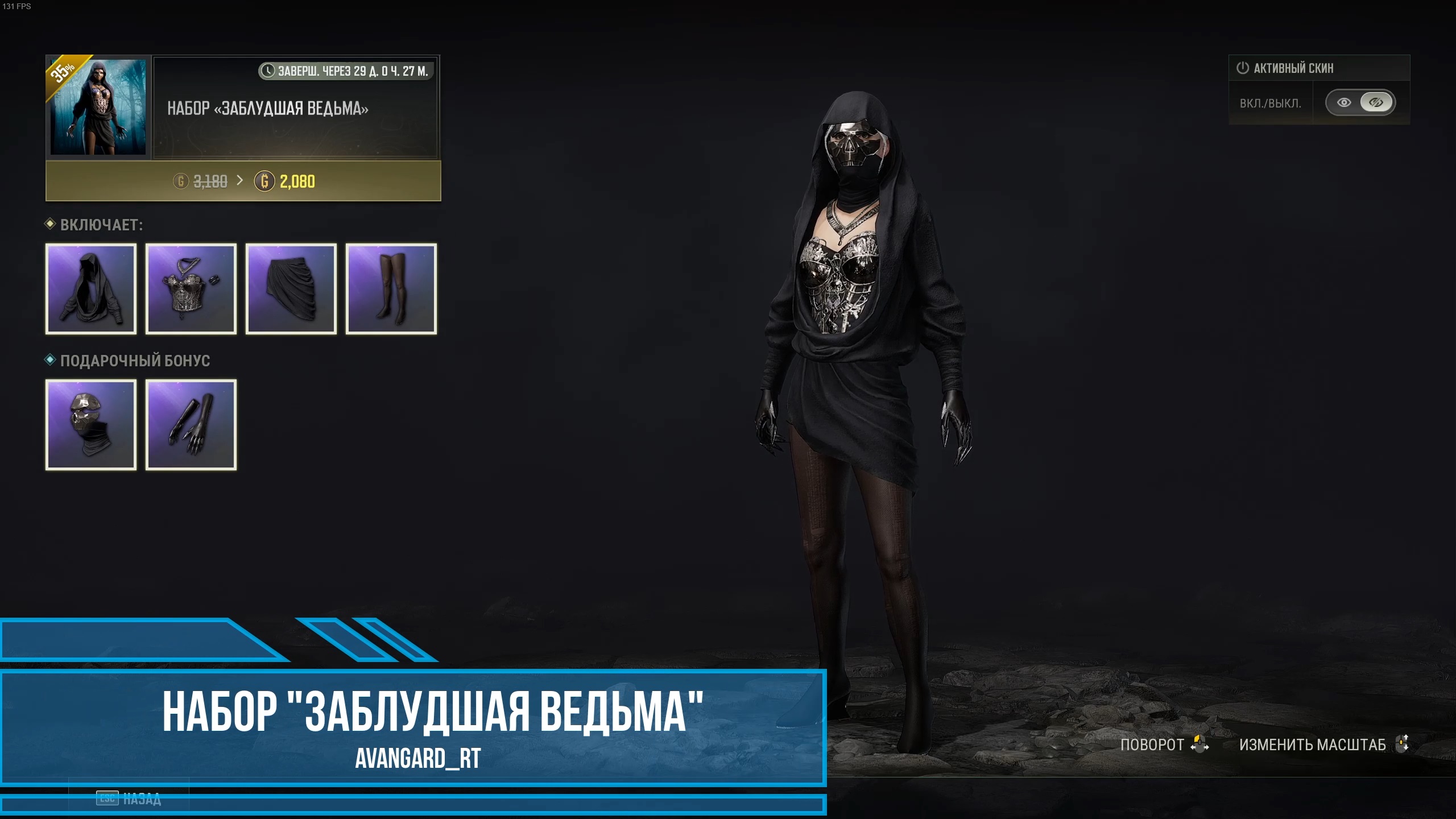Select the skull mask gift bonus icon

coord(91,425)
